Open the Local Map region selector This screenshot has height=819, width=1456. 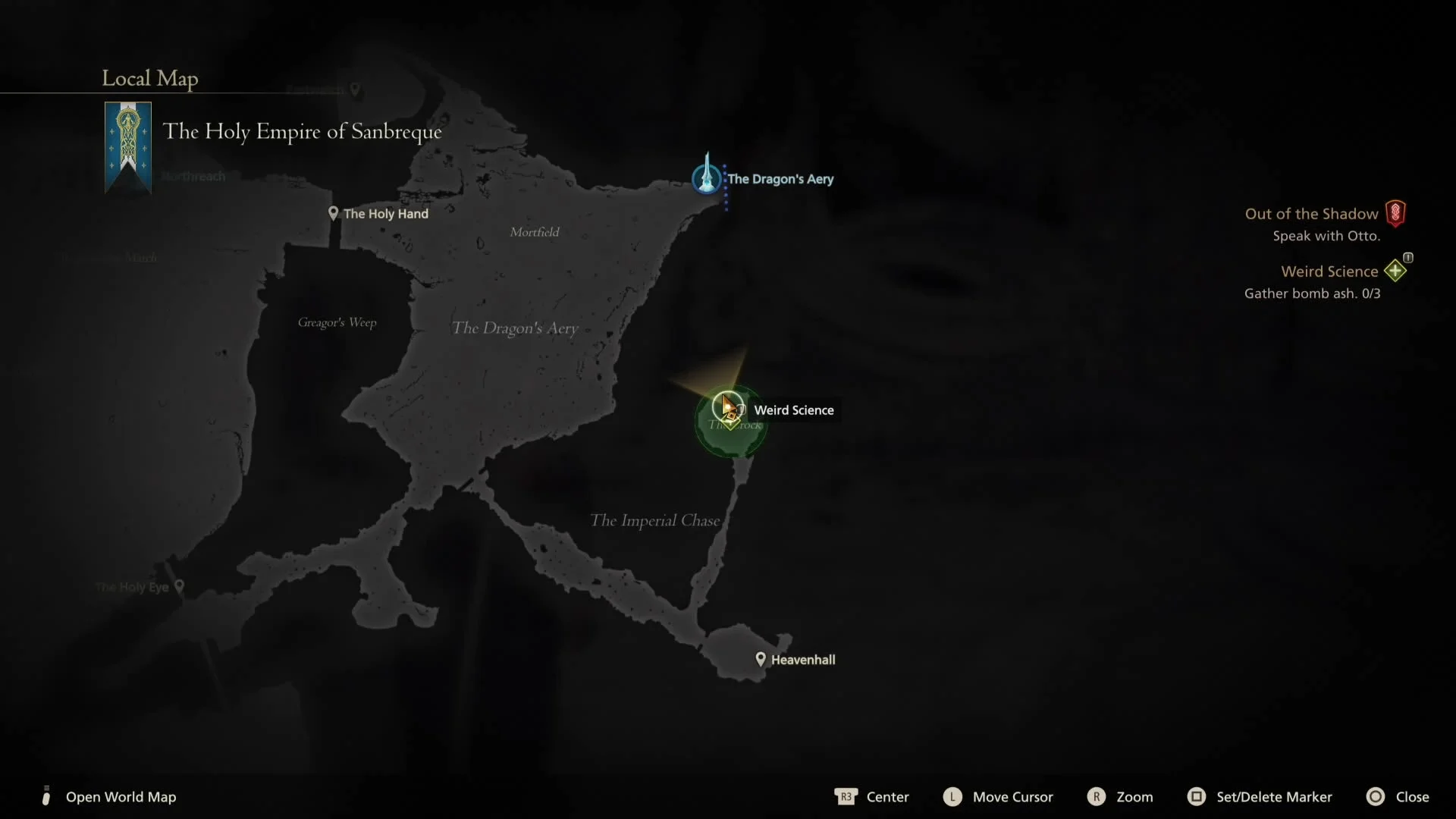[x=149, y=78]
